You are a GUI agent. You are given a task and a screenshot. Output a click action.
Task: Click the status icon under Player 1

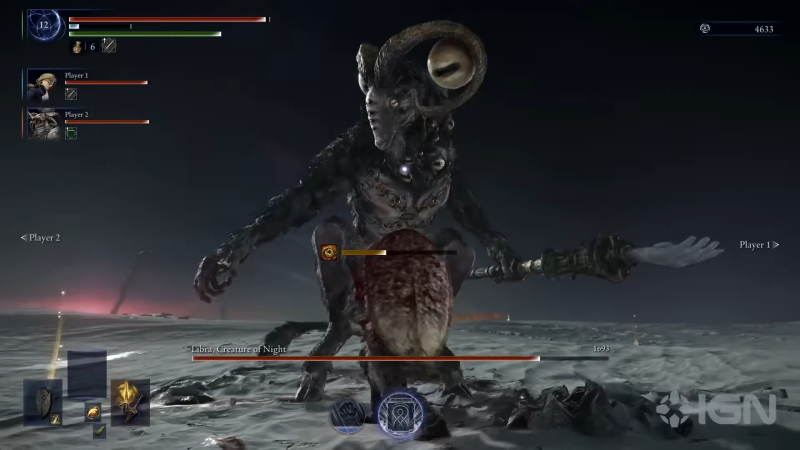[71, 94]
